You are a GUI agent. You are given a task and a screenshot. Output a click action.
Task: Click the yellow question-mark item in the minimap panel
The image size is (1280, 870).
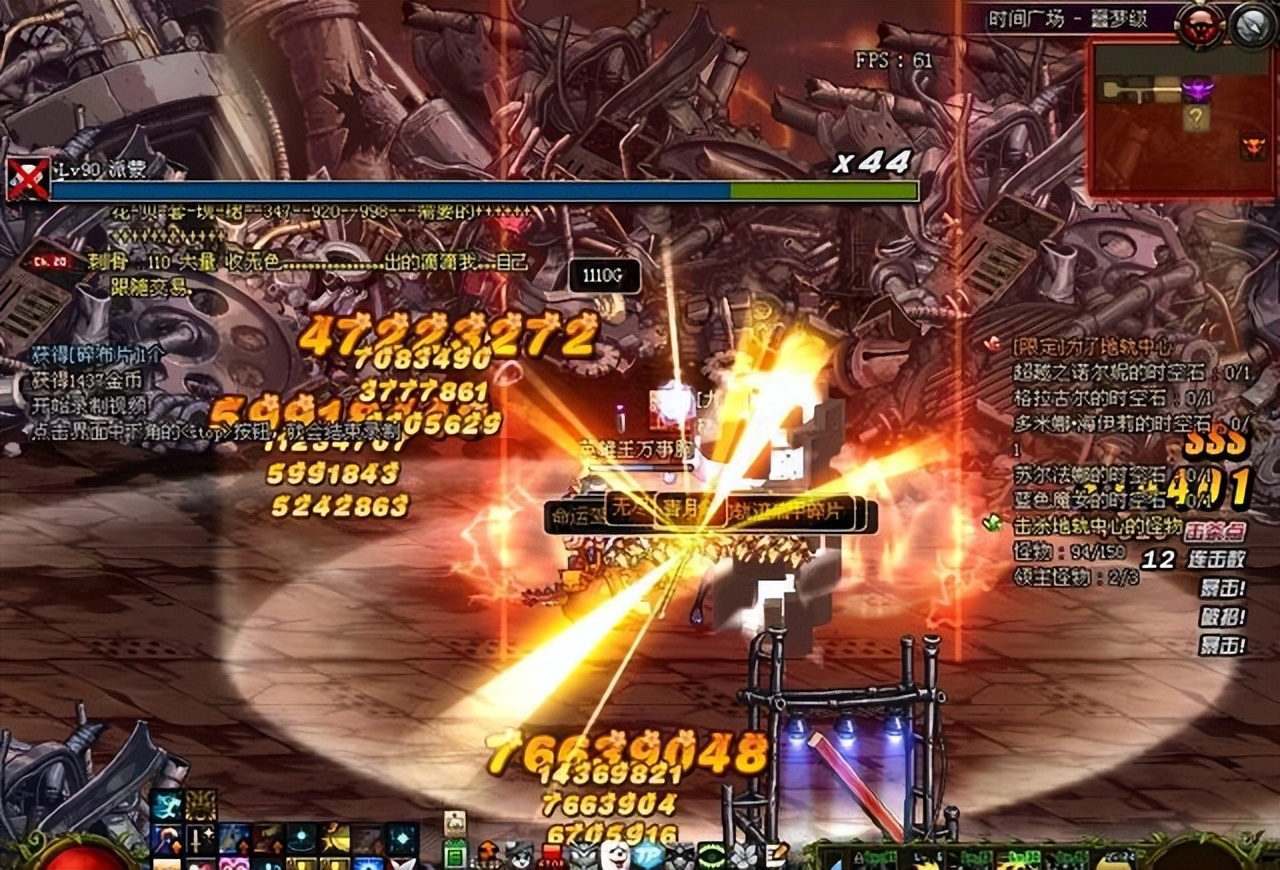click(x=1195, y=116)
